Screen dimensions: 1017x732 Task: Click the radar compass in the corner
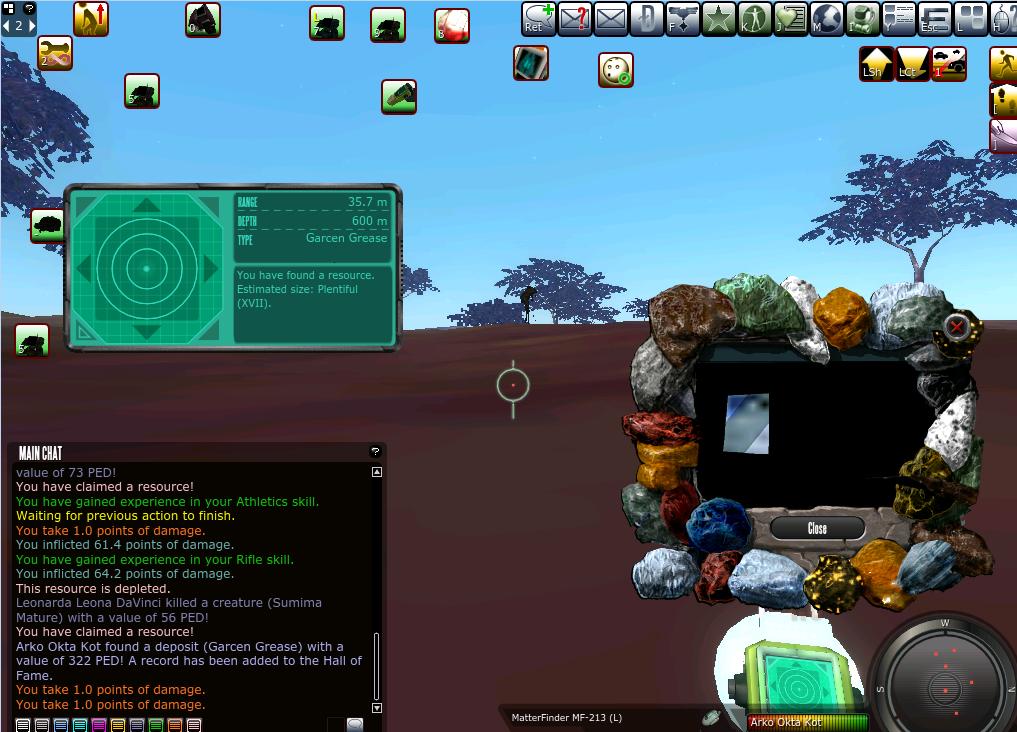tap(944, 676)
